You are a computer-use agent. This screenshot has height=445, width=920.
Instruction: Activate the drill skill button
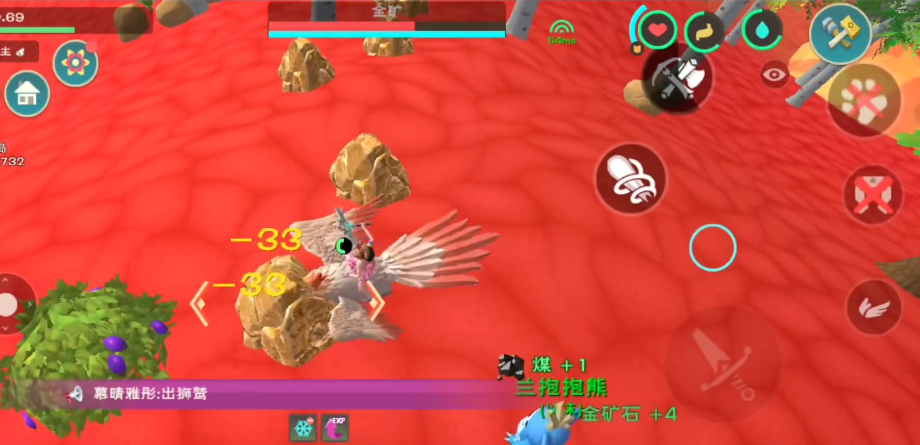click(630, 179)
